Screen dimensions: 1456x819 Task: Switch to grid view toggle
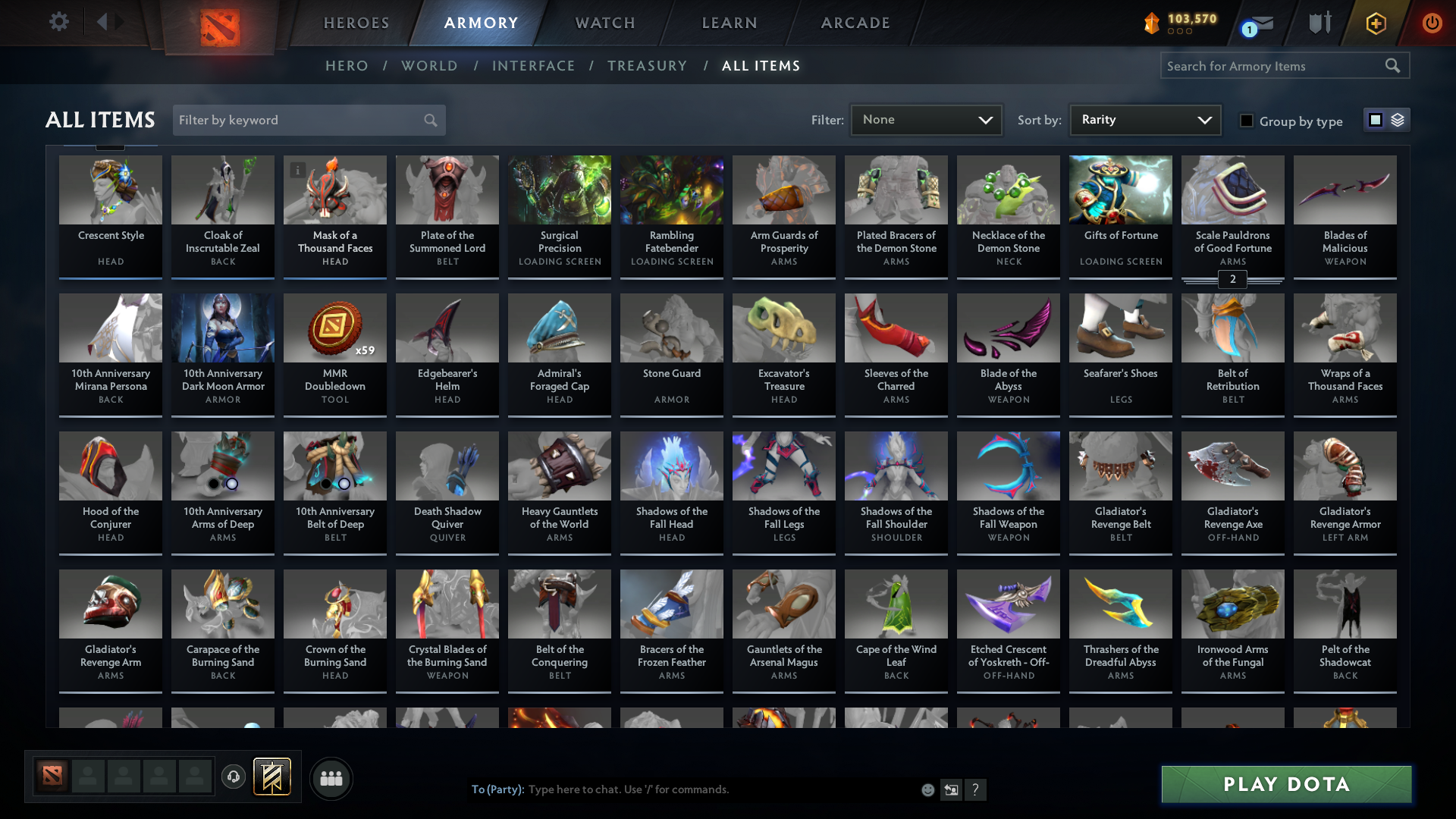1376,119
